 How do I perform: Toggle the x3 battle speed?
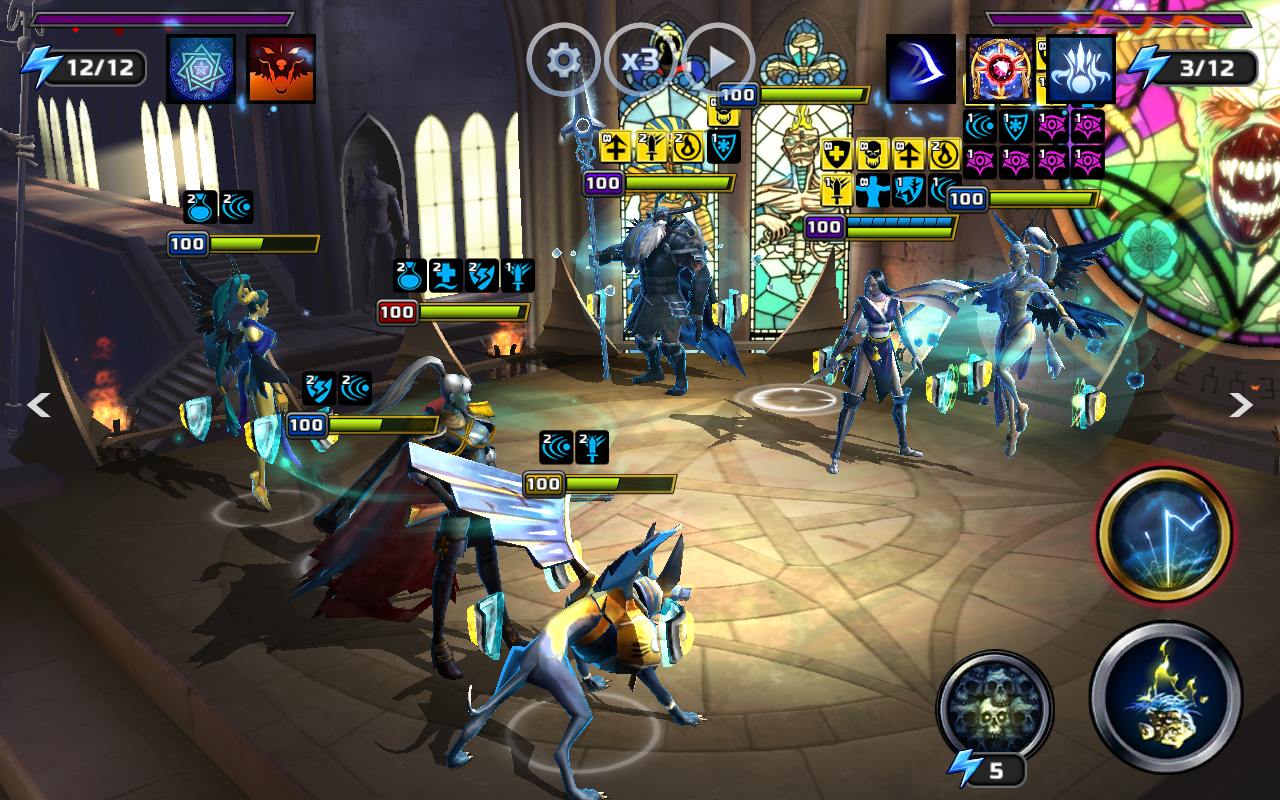point(640,61)
